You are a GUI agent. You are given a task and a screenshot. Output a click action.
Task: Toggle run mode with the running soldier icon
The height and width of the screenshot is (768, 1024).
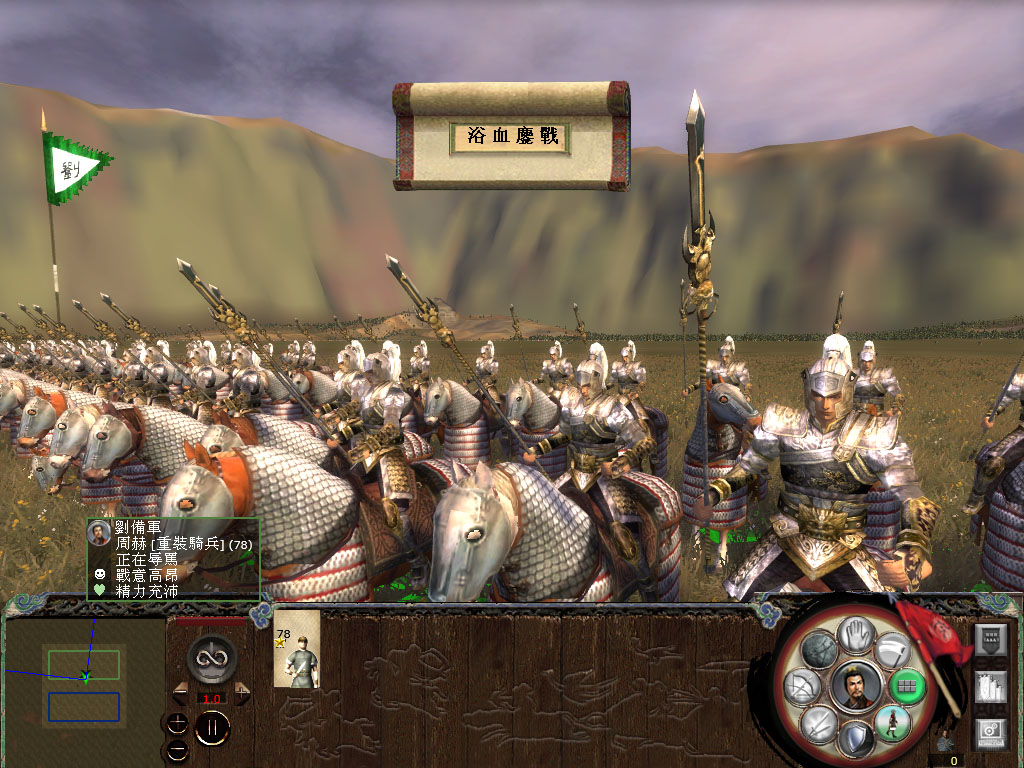click(892, 722)
